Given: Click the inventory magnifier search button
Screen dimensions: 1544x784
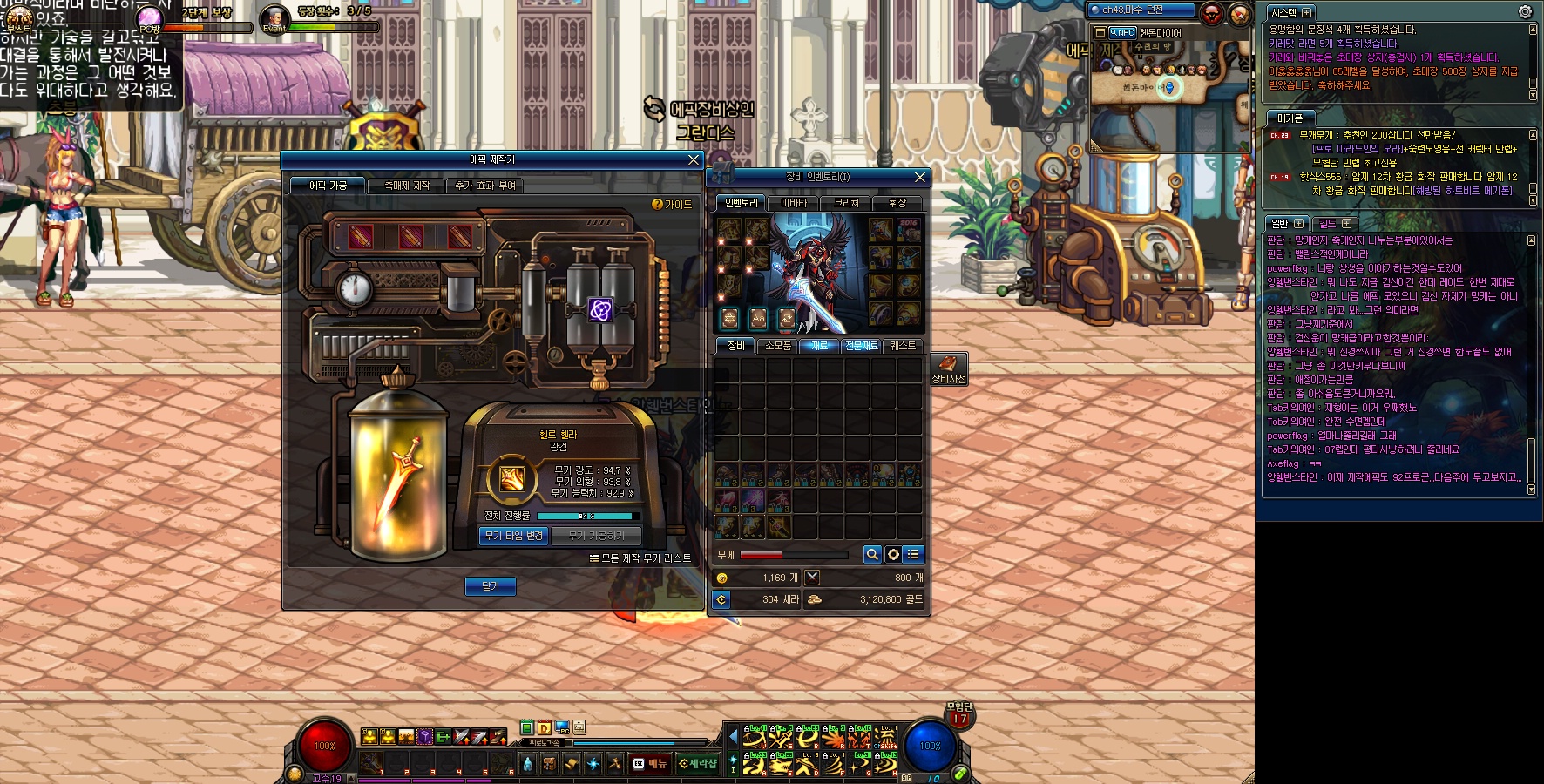Looking at the screenshot, I should (x=871, y=555).
